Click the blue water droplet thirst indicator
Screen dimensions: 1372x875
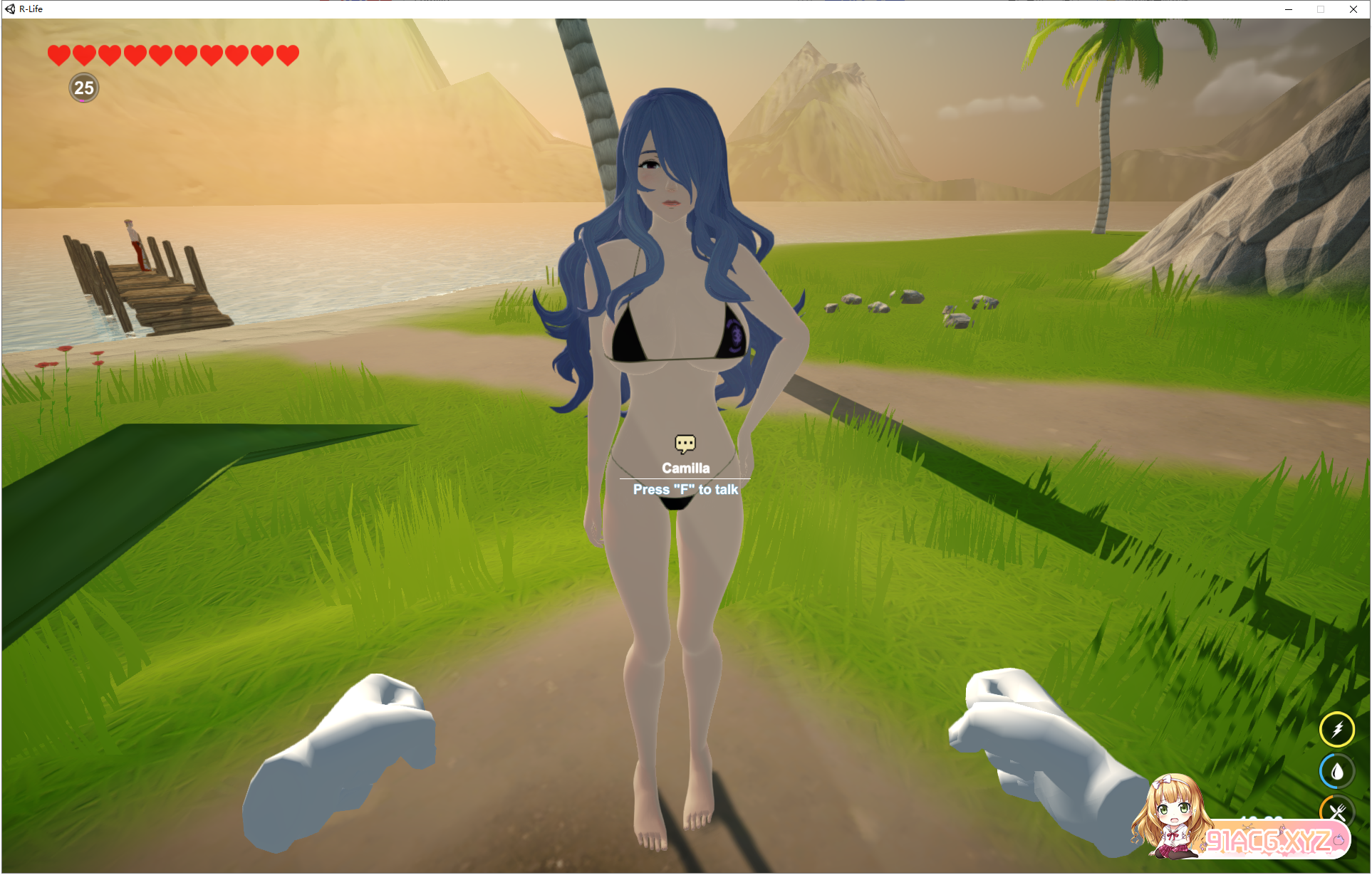coord(1339,770)
